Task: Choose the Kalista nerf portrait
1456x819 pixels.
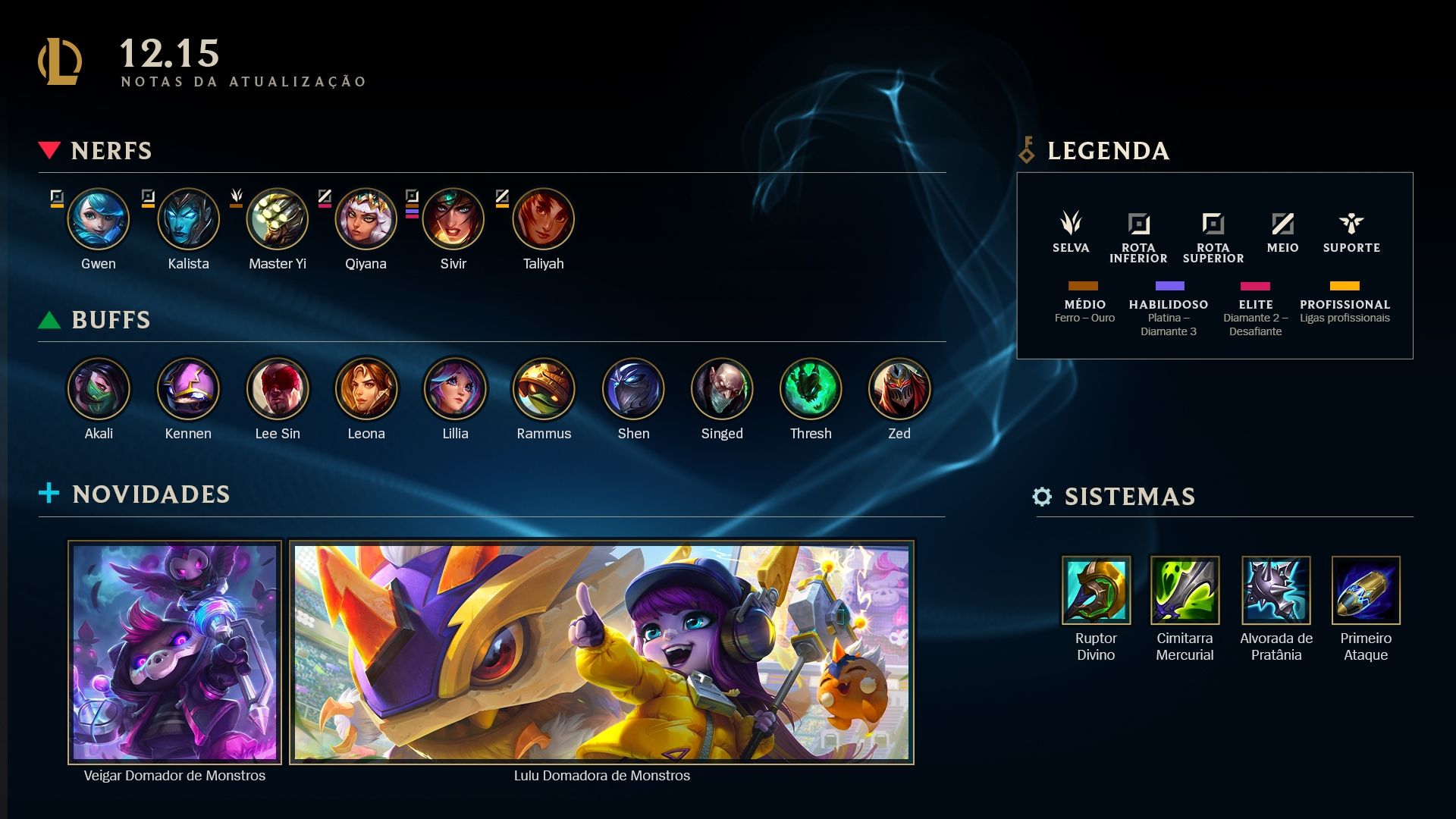Action: tap(188, 220)
